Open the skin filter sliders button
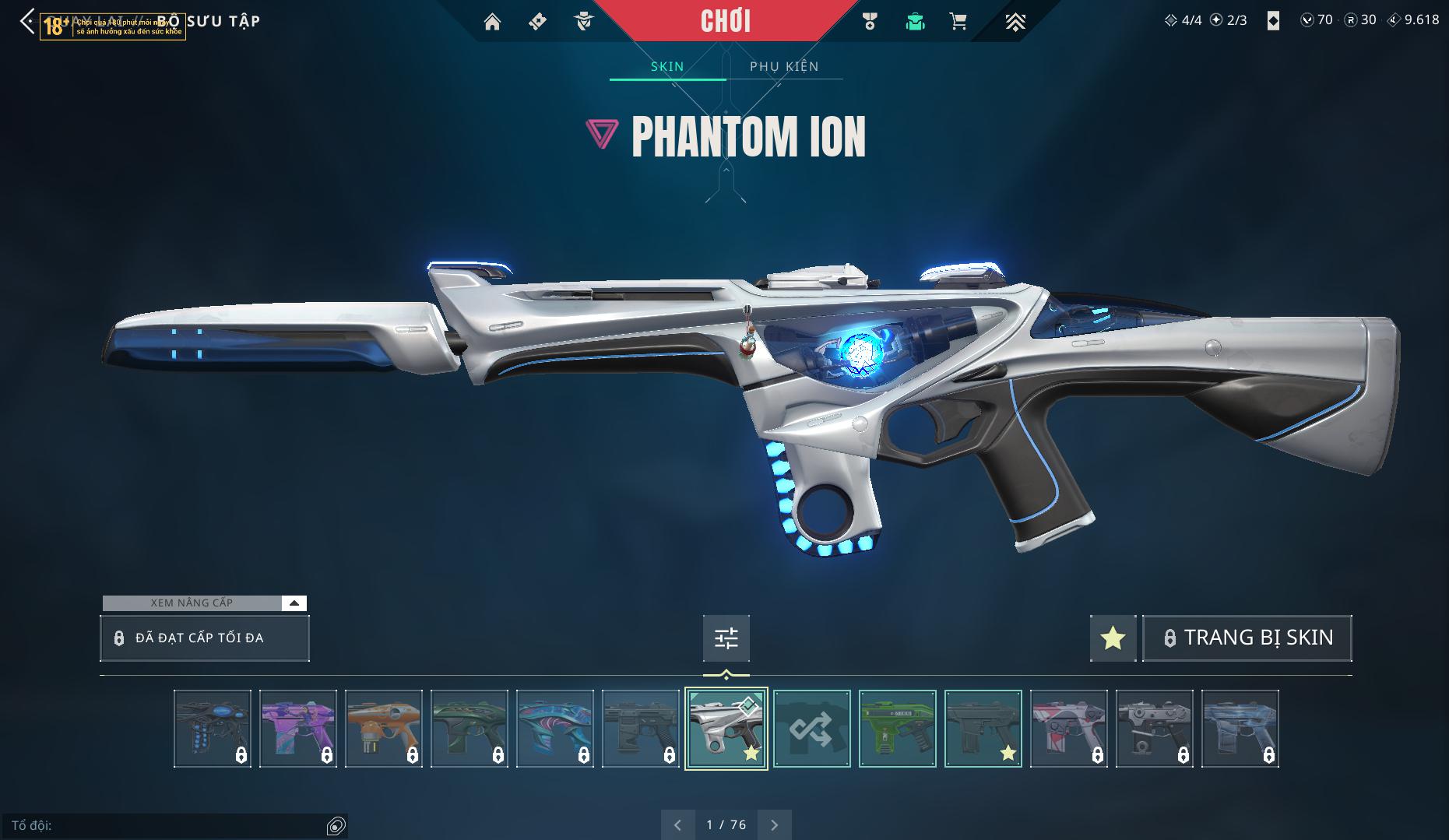Image resolution: width=1449 pixels, height=840 pixels. (x=726, y=638)
